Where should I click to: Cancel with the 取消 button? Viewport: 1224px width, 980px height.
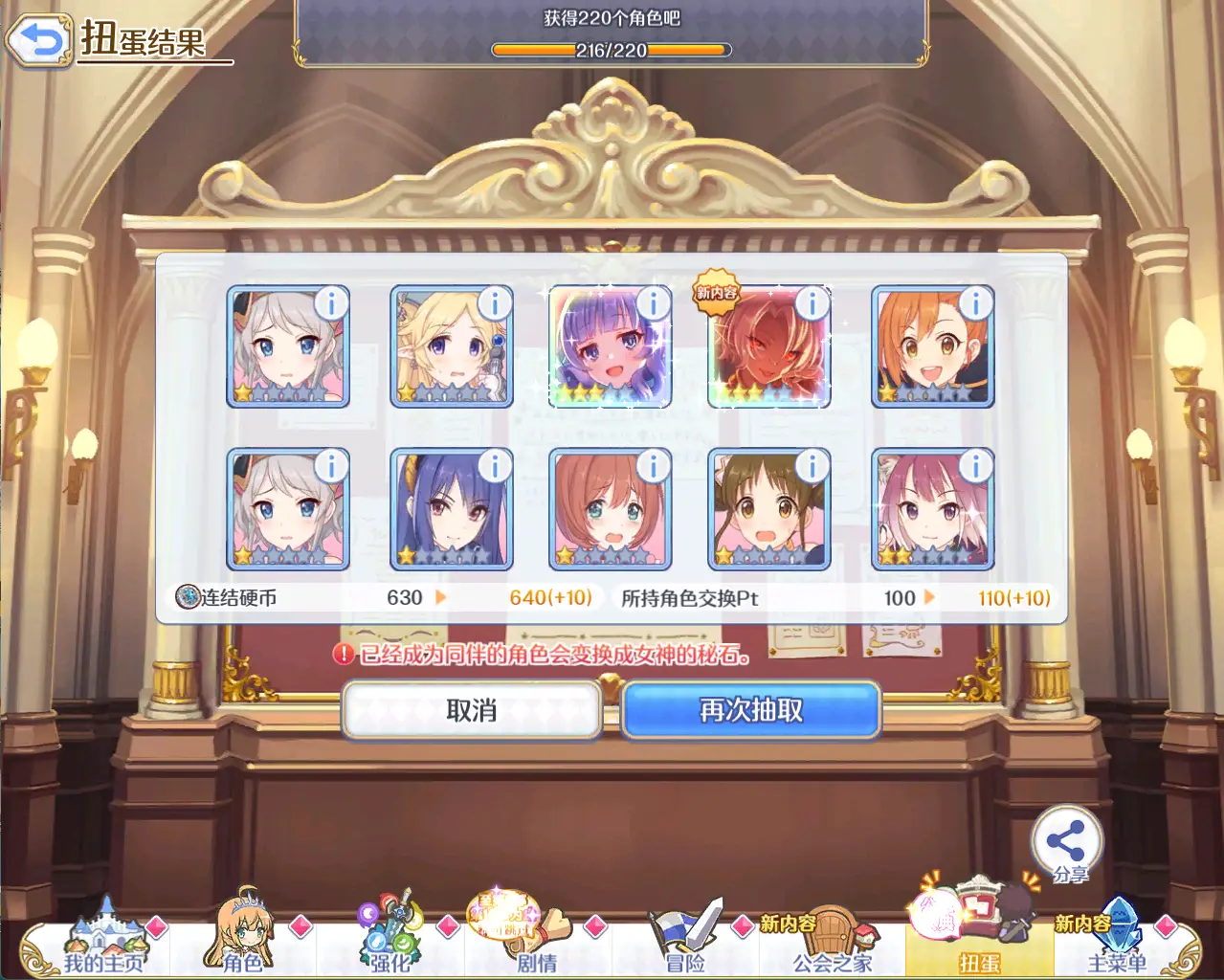471,710
